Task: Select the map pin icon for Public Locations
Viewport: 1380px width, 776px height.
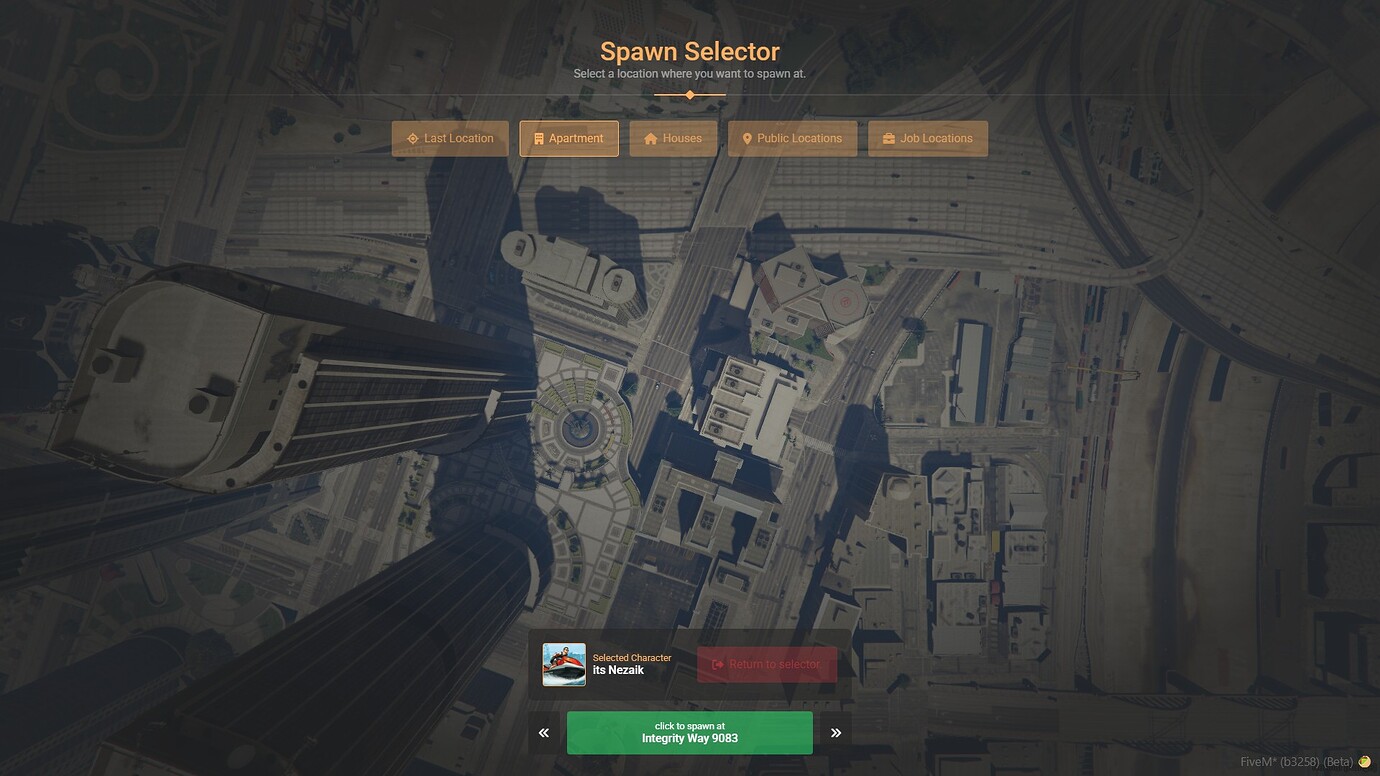Action: (x=746, y=138)
